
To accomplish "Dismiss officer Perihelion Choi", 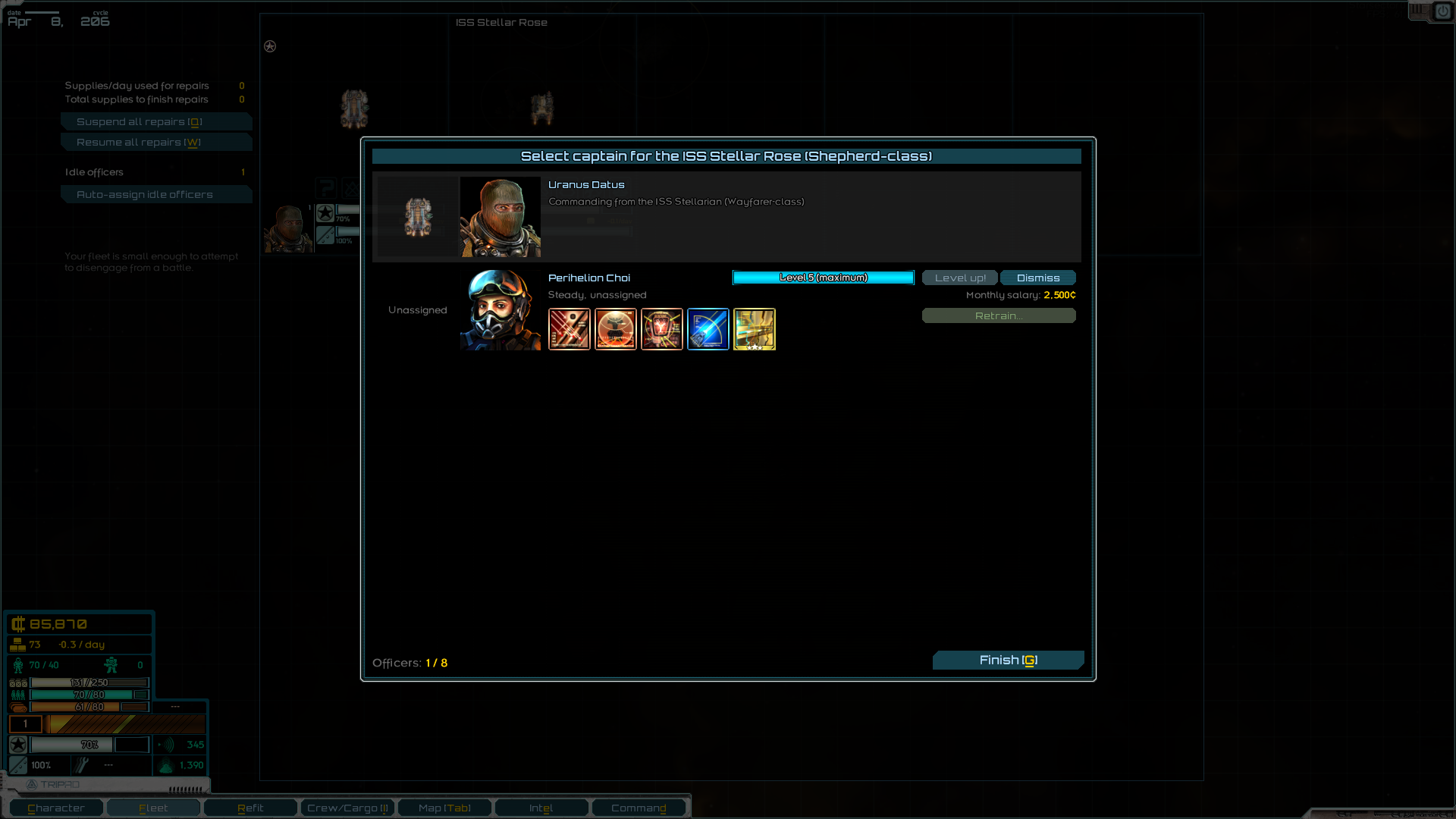I will click(x=1037, y=278).
